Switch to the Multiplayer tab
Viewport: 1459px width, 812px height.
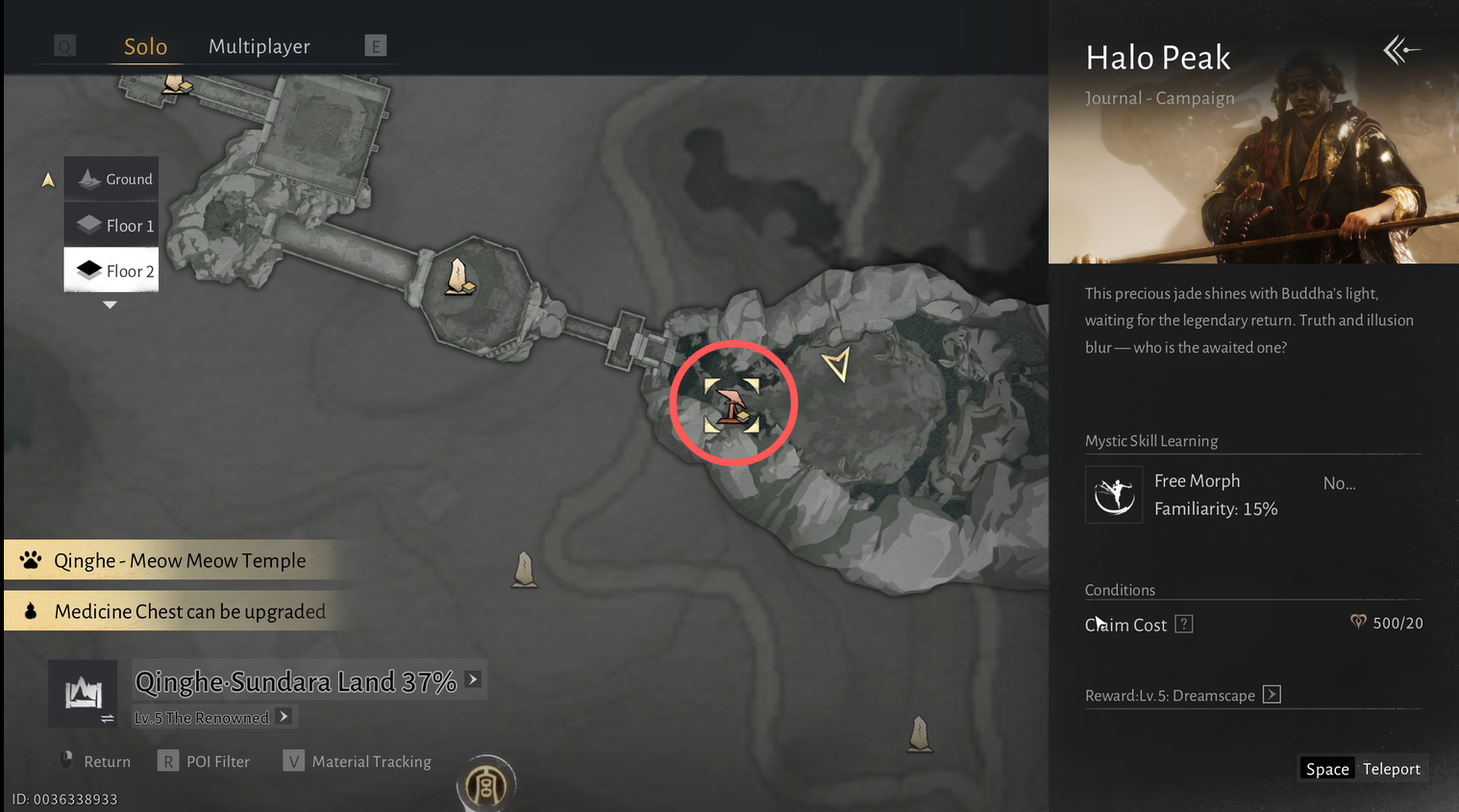tap(259, 47)
